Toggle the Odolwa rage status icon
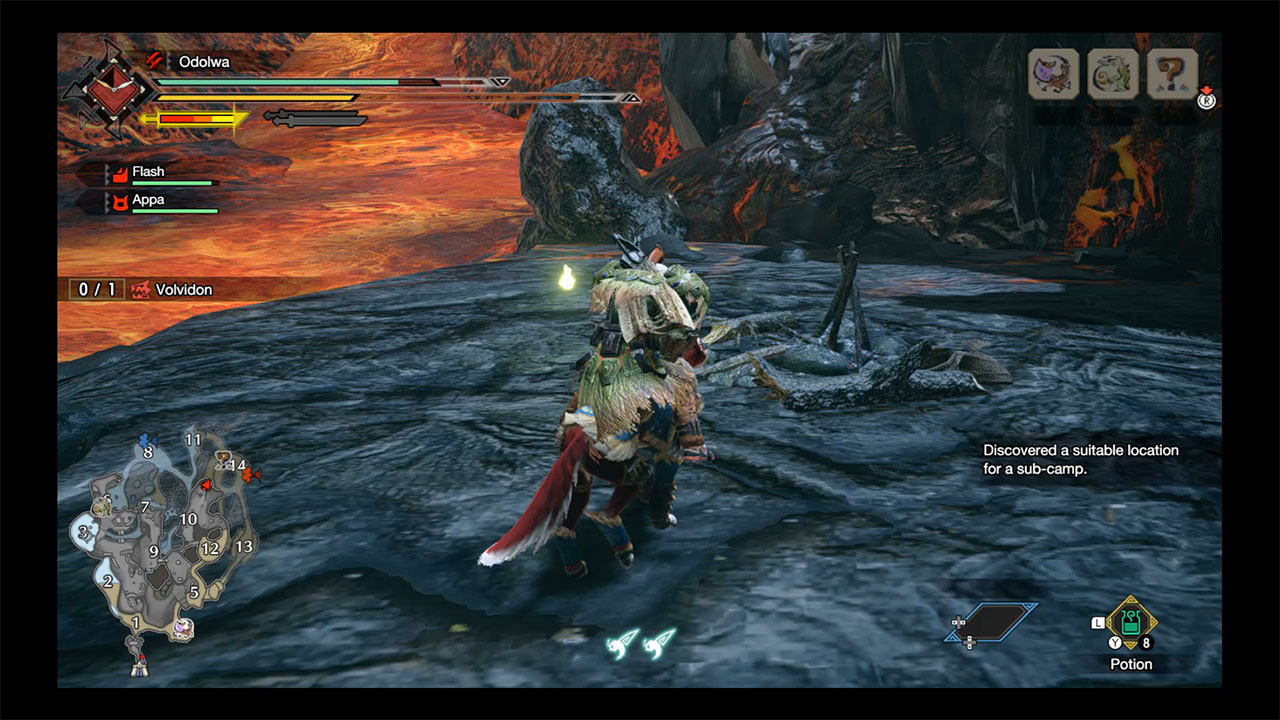The height and width of the screenshot is (720, 1280). pos(153,61)
